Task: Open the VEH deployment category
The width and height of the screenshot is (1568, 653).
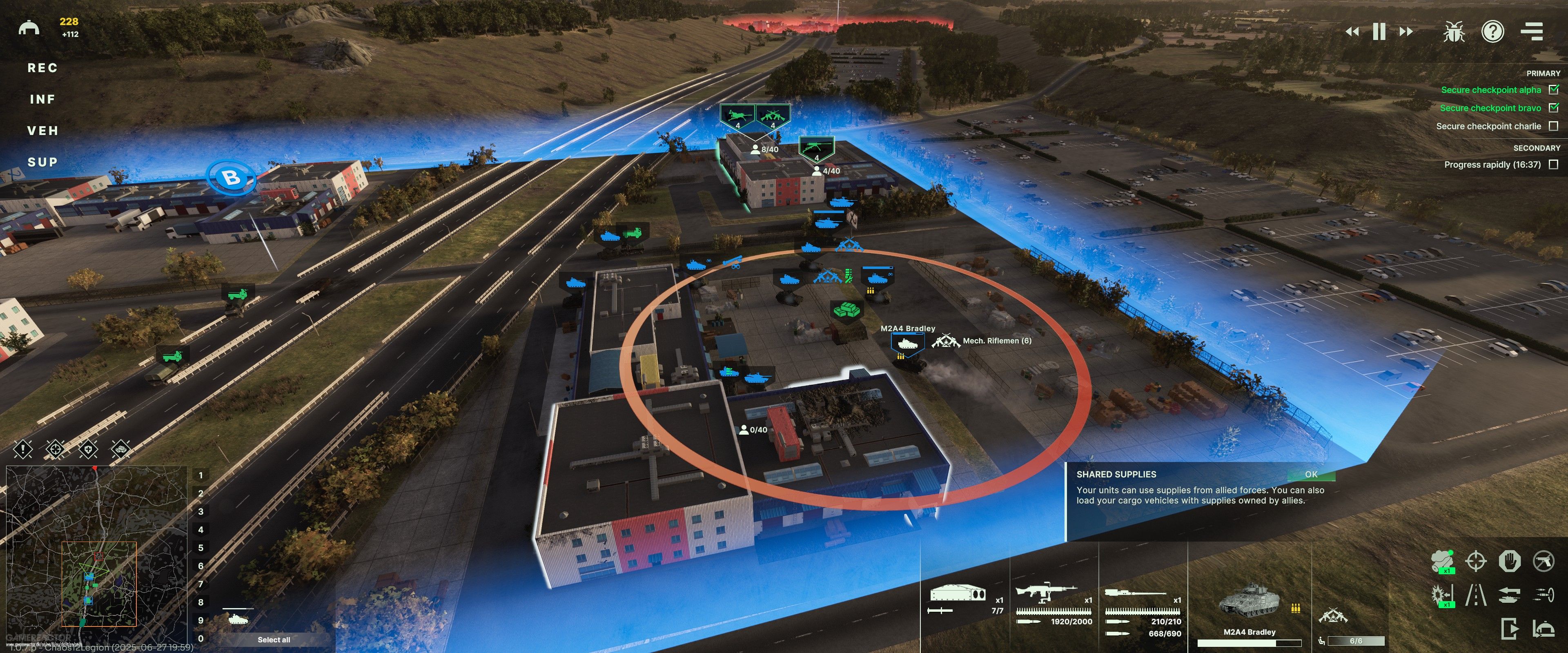Action: [42, 131]
